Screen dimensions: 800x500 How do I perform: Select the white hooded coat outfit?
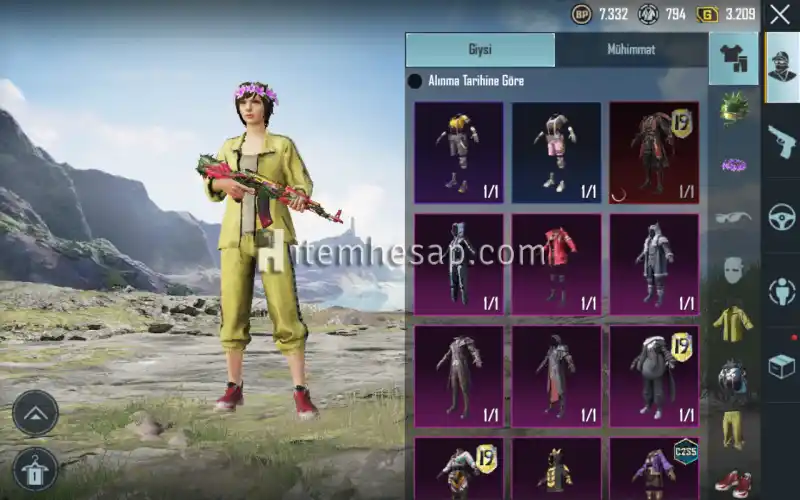pyautogui.click(x=654, y=264)
